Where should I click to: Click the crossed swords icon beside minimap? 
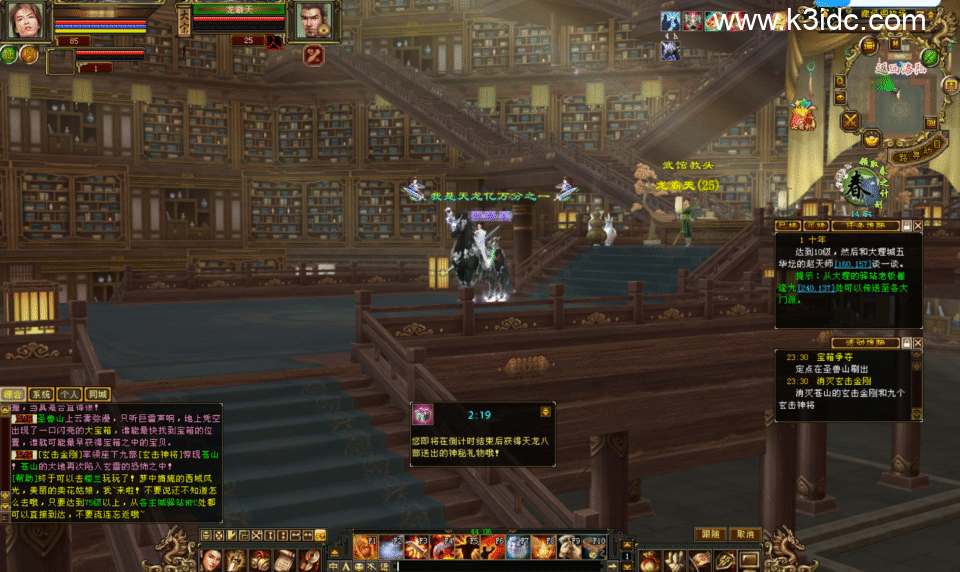click(850, 121)
